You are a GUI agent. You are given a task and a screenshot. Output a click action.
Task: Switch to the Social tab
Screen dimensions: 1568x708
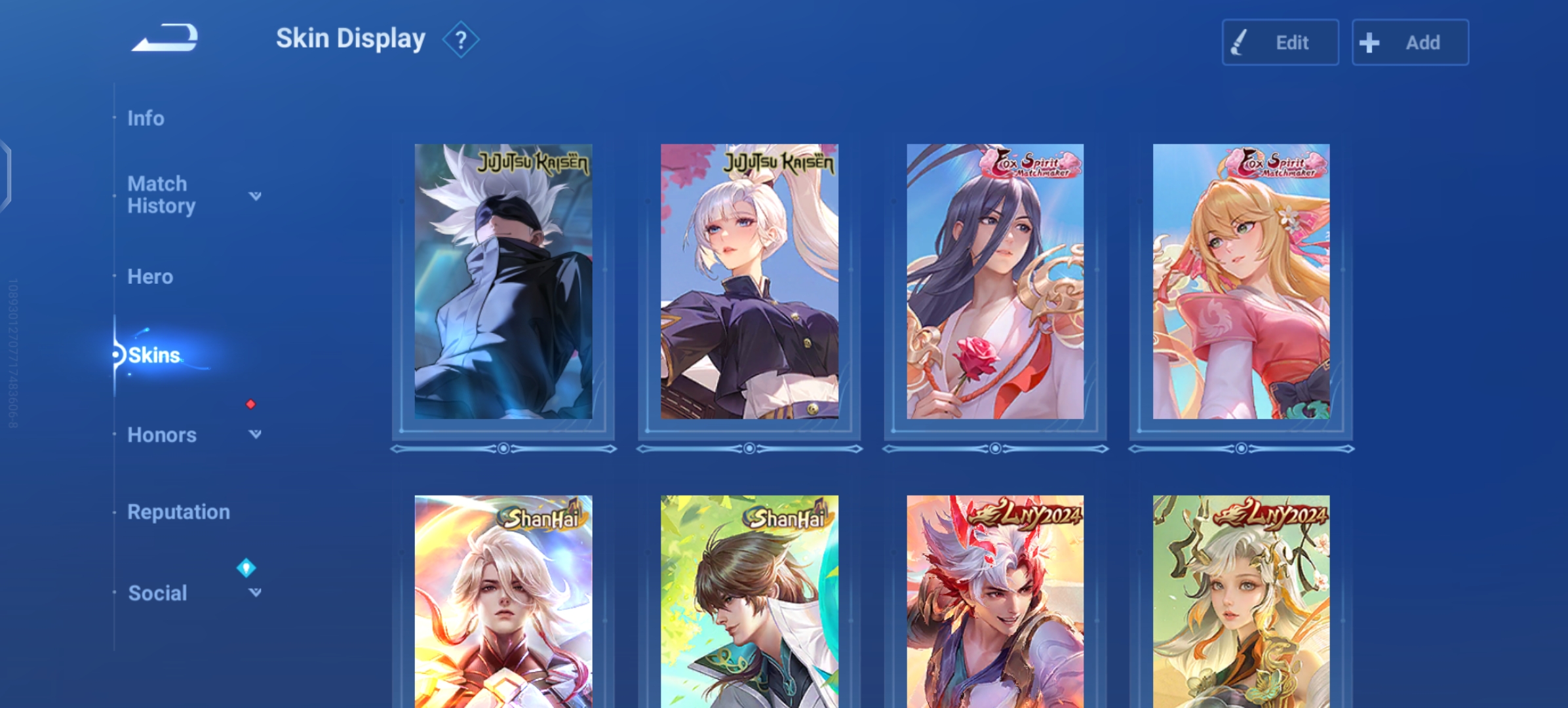[x=157, y=593]
